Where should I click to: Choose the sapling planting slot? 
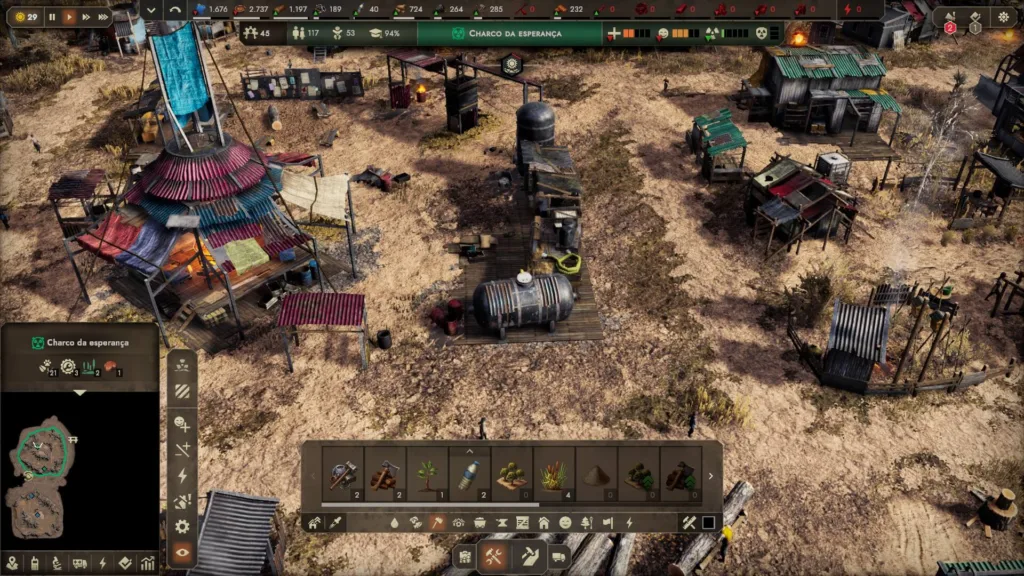point(428,474)
